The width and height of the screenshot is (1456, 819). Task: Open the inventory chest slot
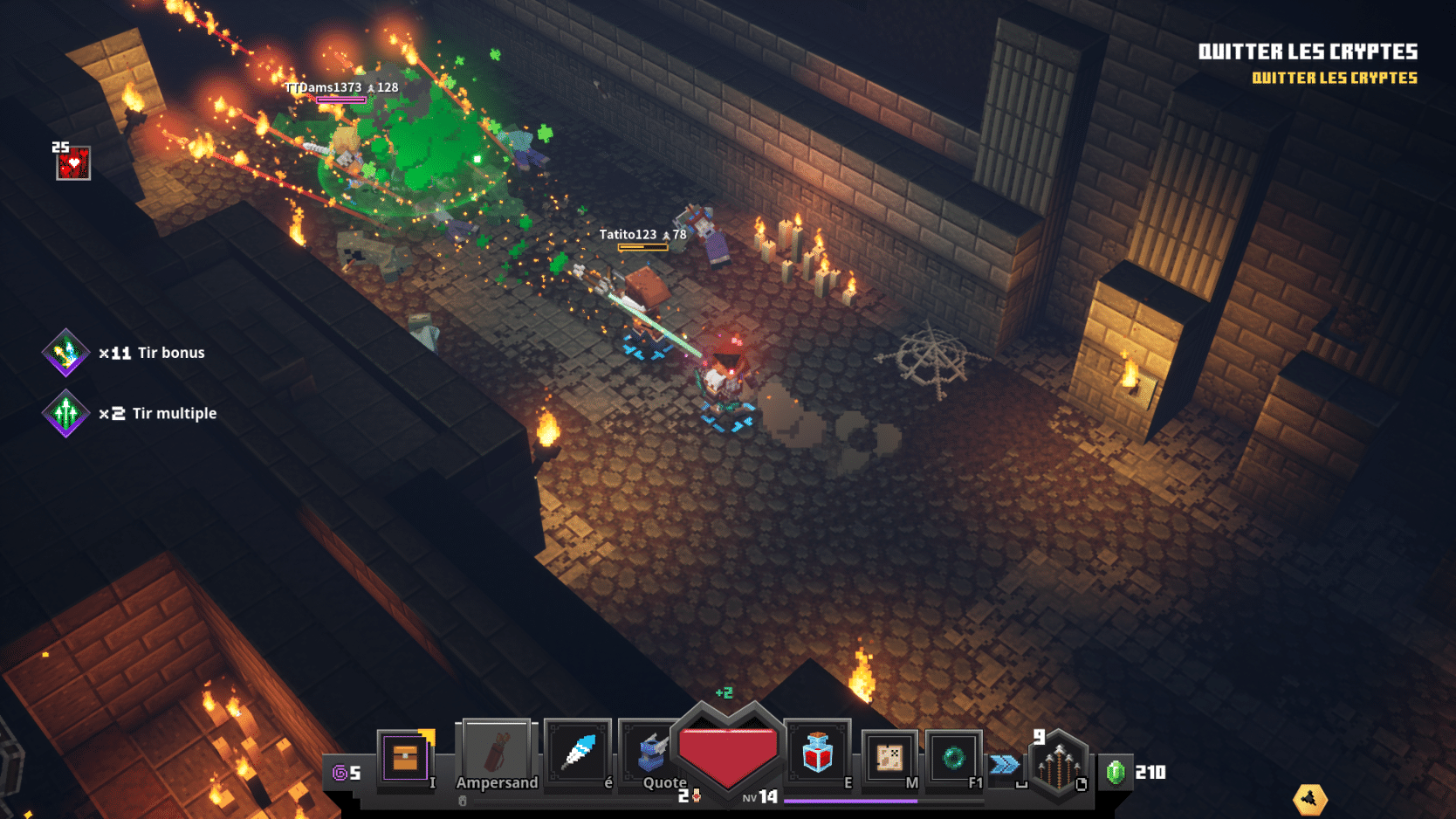[x=404, y=756]
